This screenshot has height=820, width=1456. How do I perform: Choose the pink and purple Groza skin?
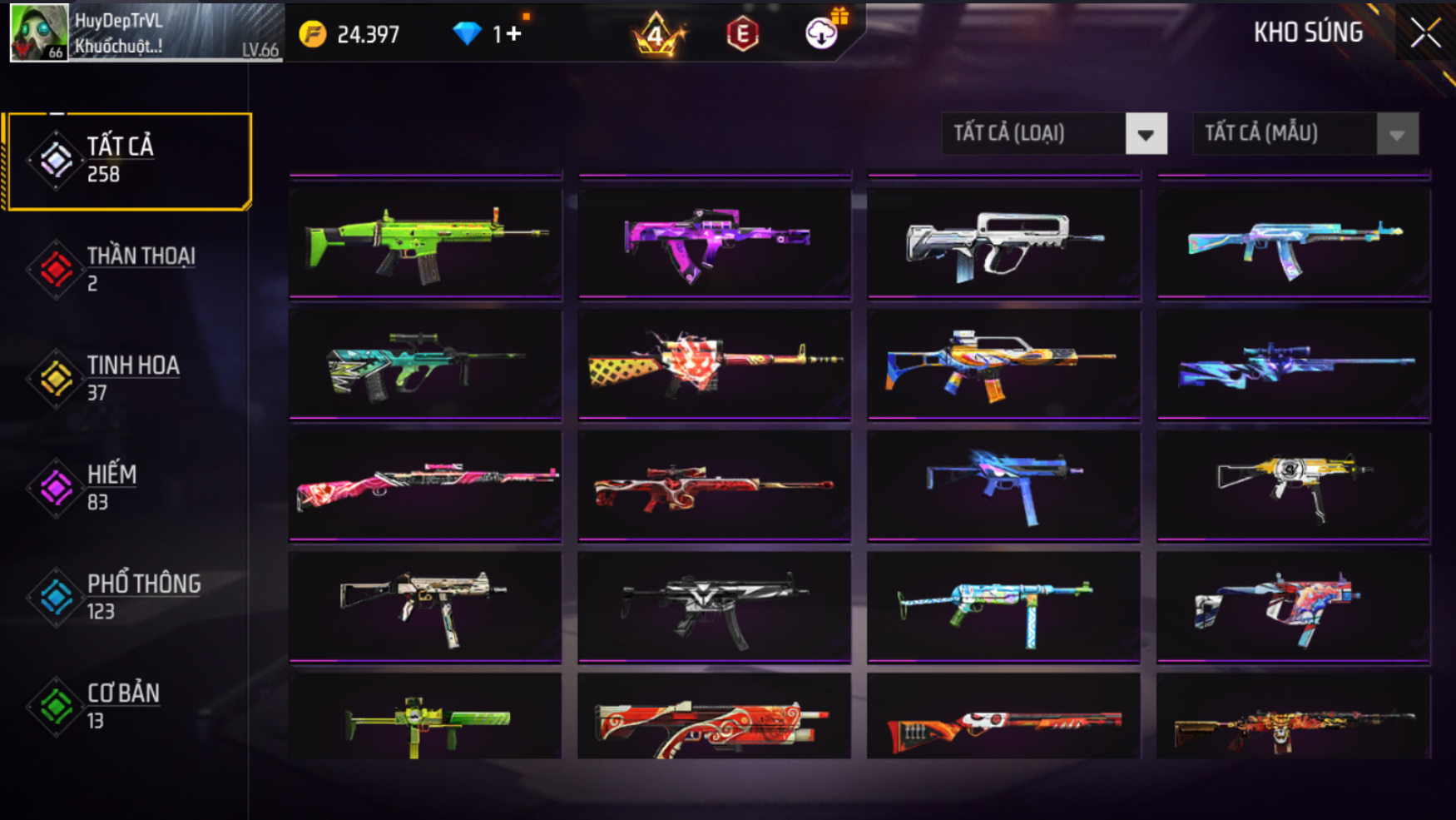tap(715, 242)
